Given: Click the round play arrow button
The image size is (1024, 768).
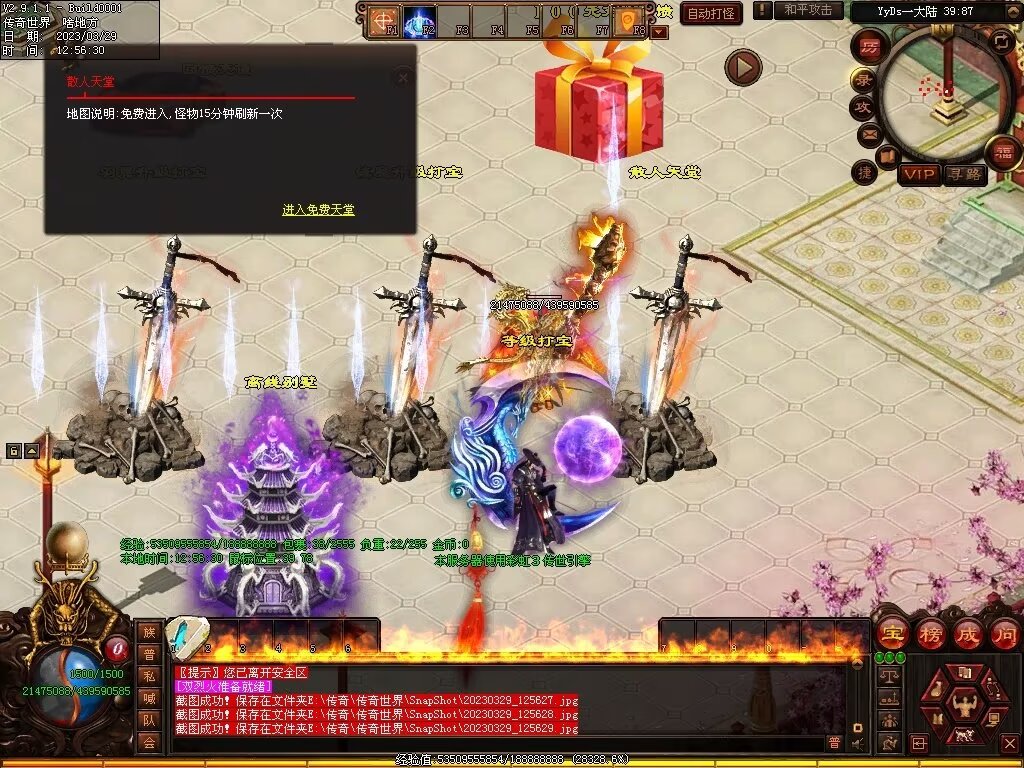Looking at the screenshot, I should 743,67.
